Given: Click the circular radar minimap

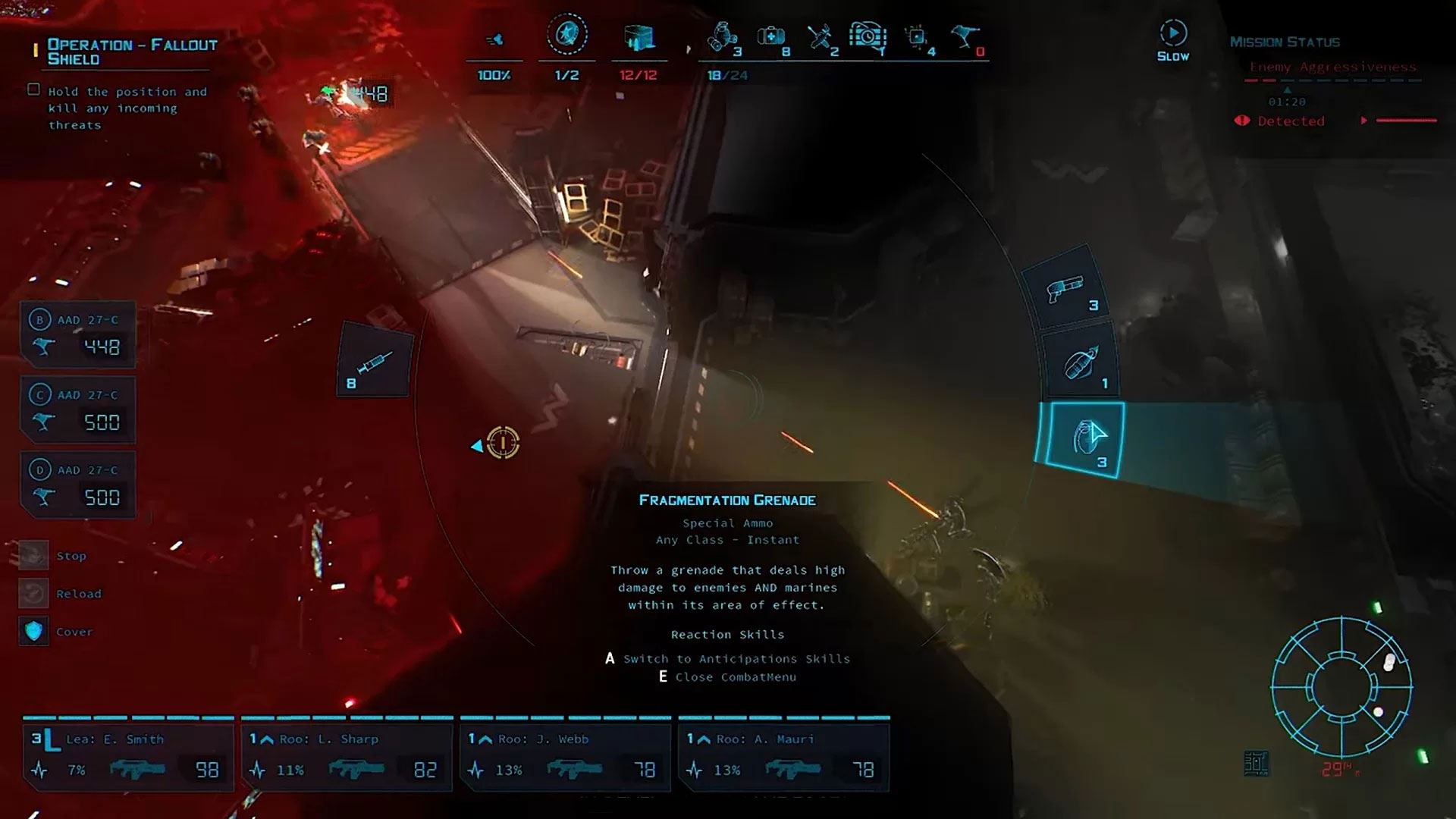Looking at the screenshot, I should click(x=1341, y=687).
